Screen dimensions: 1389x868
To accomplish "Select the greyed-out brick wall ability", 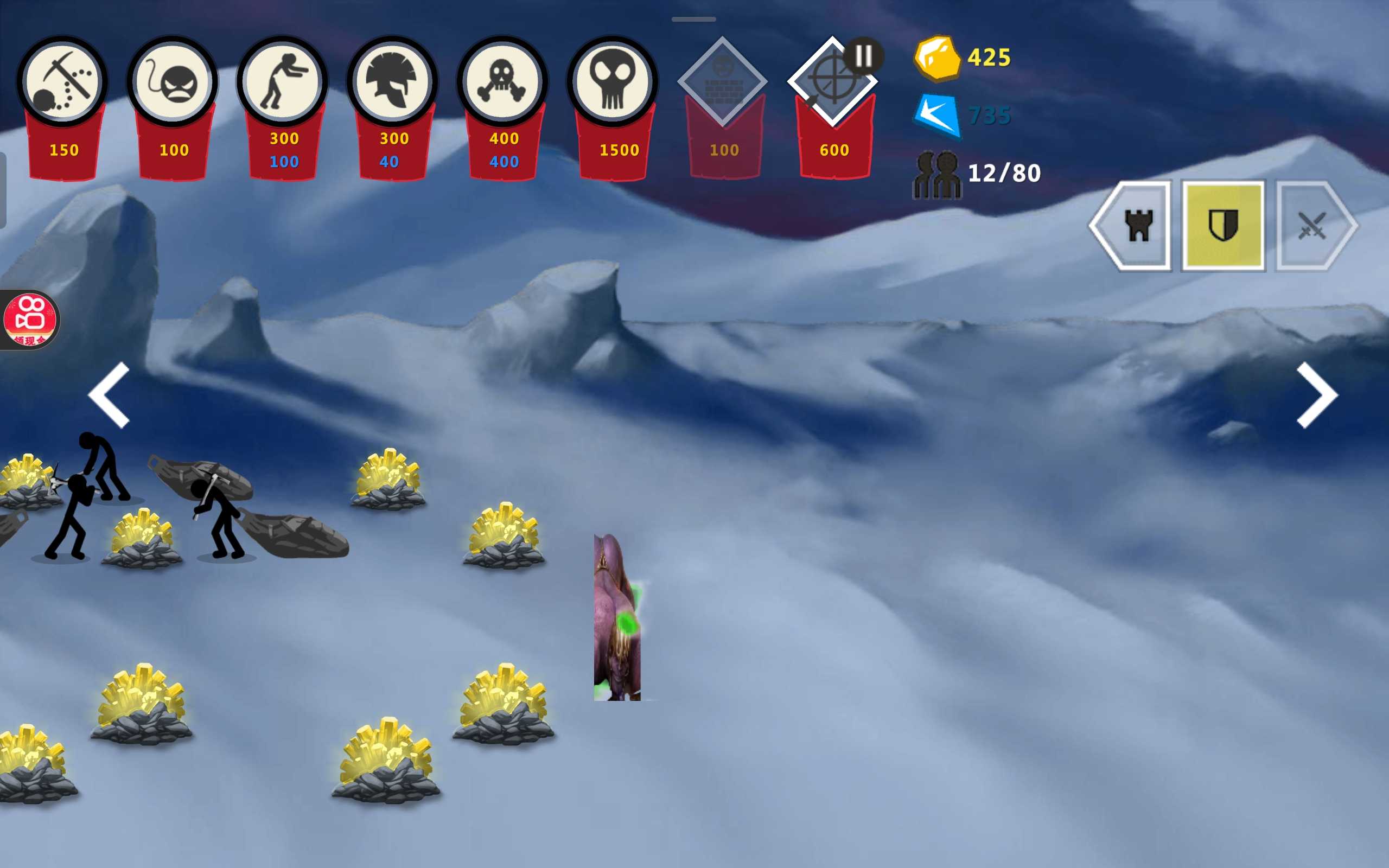I will coord(723,81).
